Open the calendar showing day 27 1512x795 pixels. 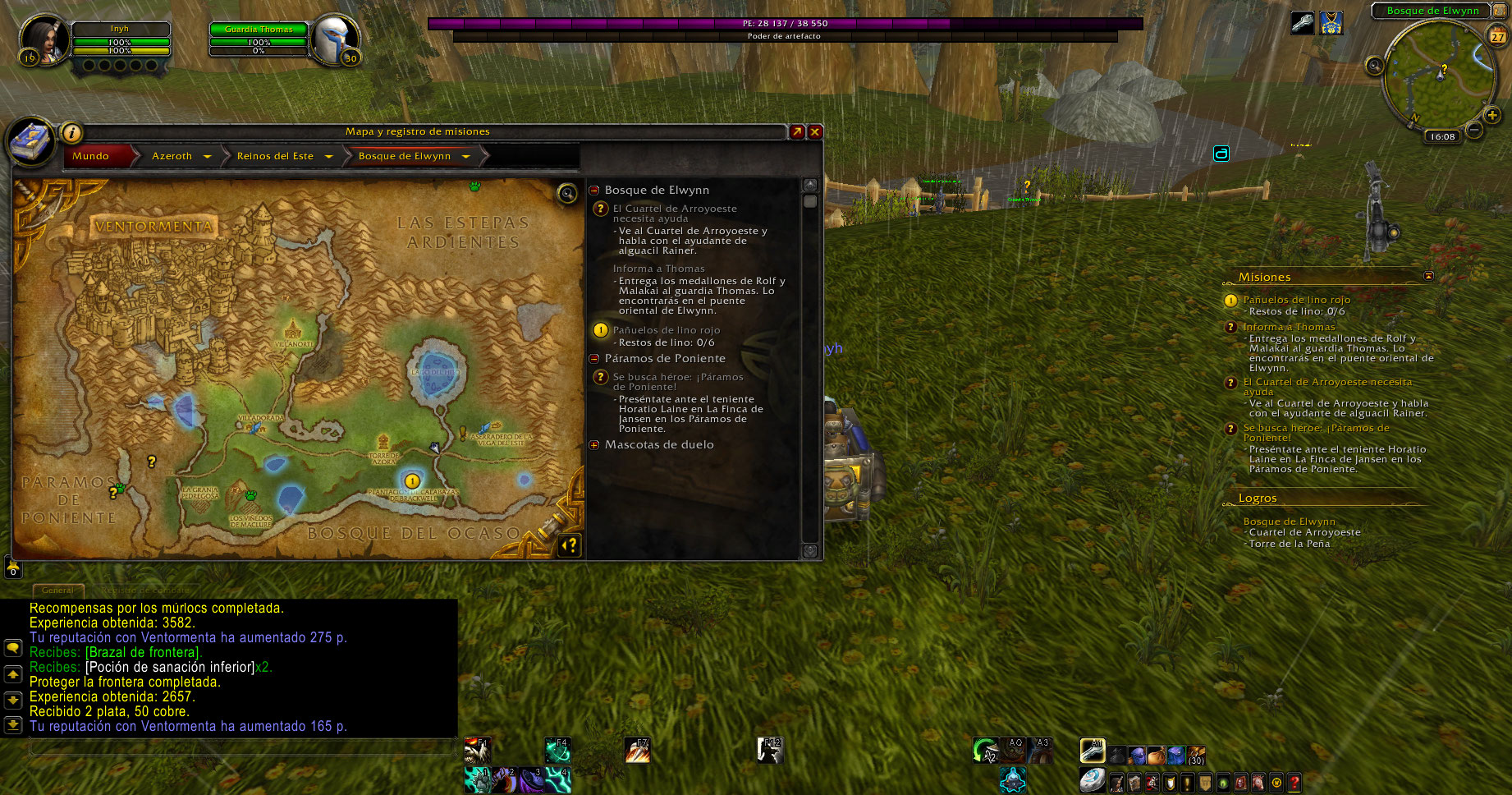click(1498, 36)
